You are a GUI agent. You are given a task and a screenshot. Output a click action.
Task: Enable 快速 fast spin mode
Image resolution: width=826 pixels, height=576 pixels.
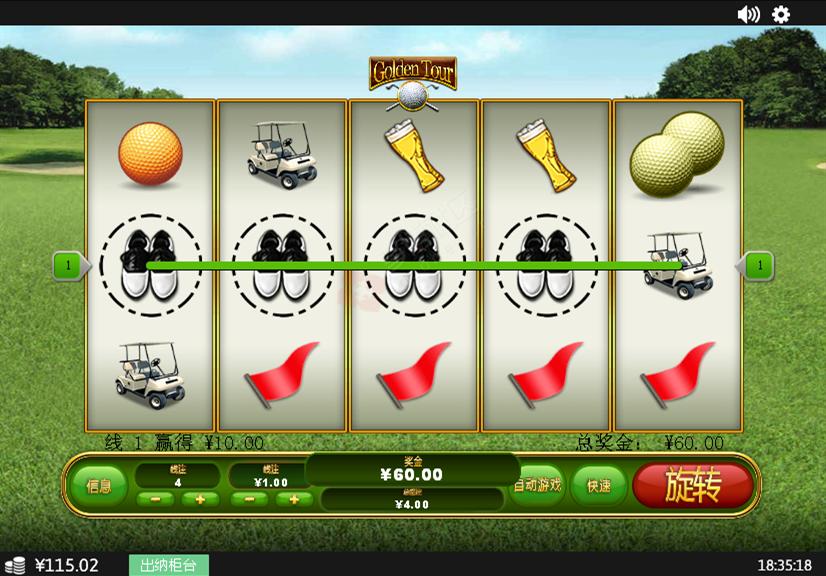pos(599,485)
